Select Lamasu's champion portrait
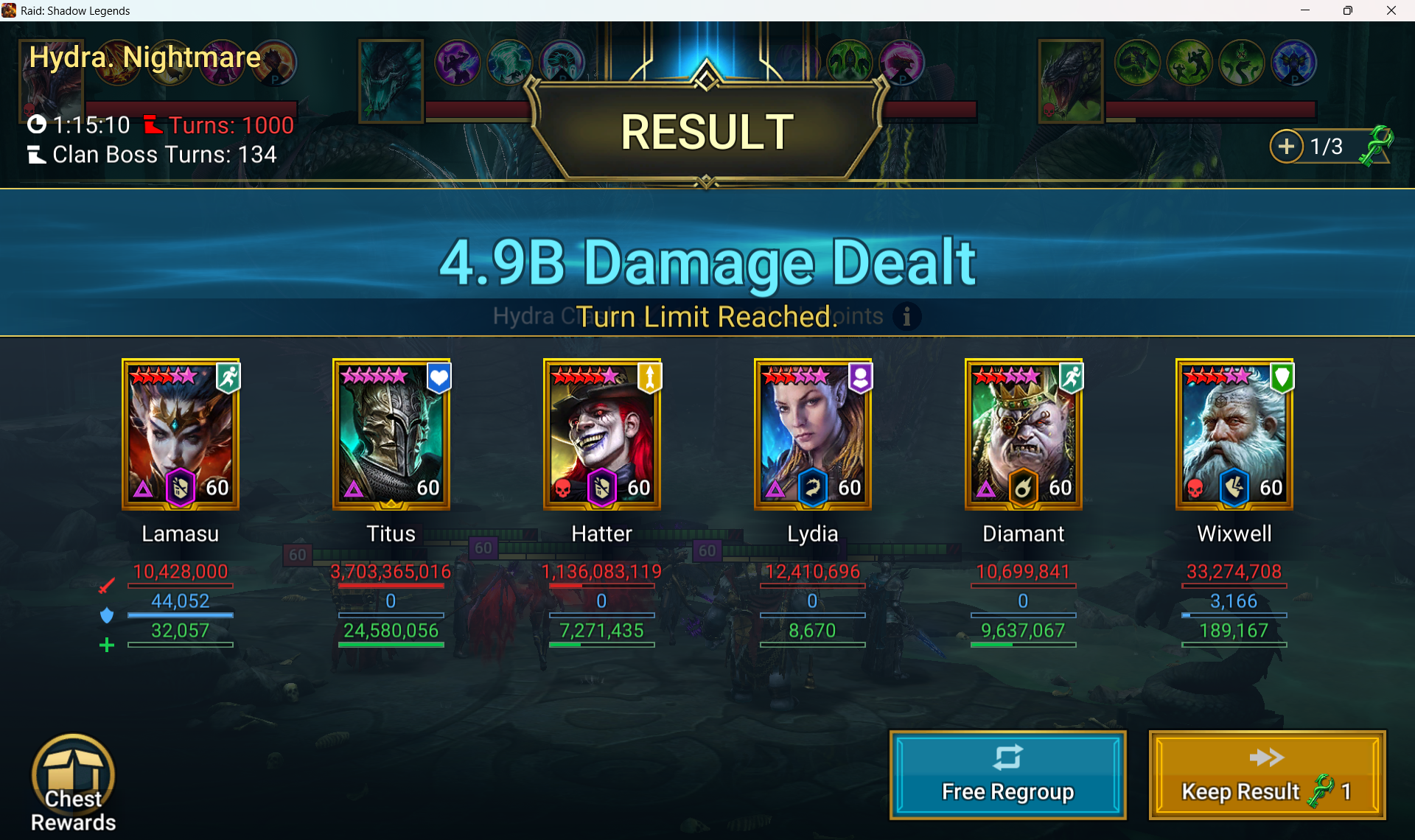 pos(181,434)
